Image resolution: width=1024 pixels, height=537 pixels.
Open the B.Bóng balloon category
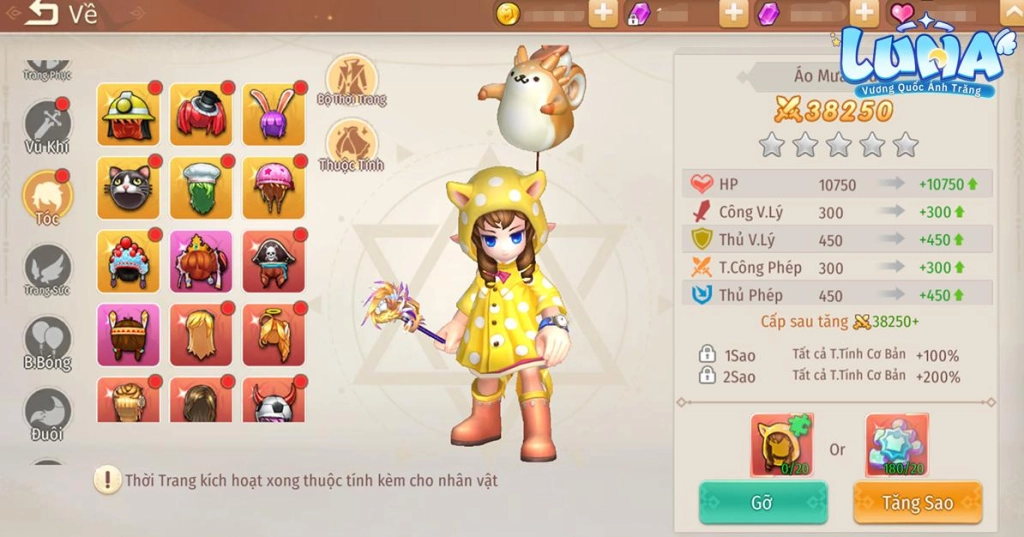48,343
